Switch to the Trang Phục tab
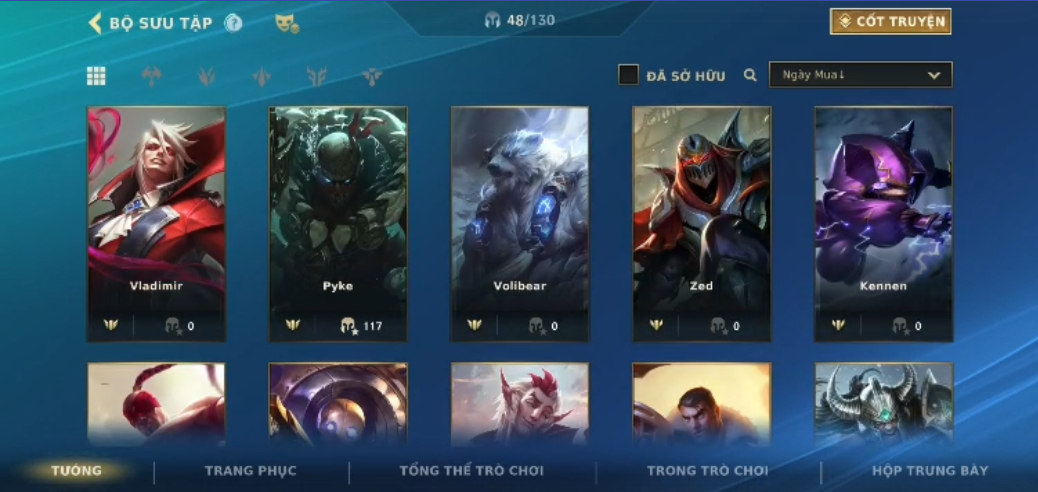1038x492 pixels. tap(250, 471)
